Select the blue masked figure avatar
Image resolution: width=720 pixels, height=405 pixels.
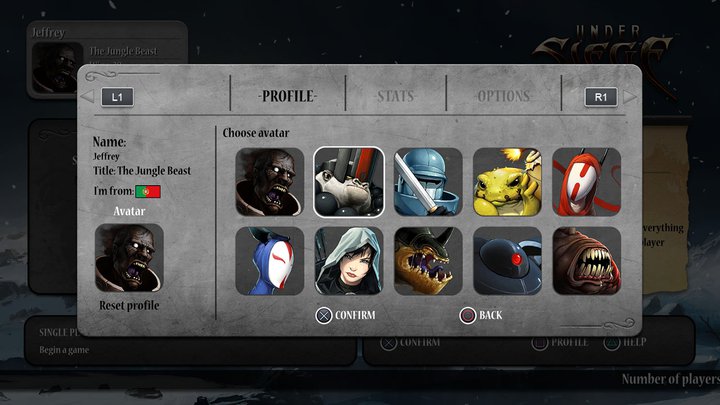click(x=270, y=261)
